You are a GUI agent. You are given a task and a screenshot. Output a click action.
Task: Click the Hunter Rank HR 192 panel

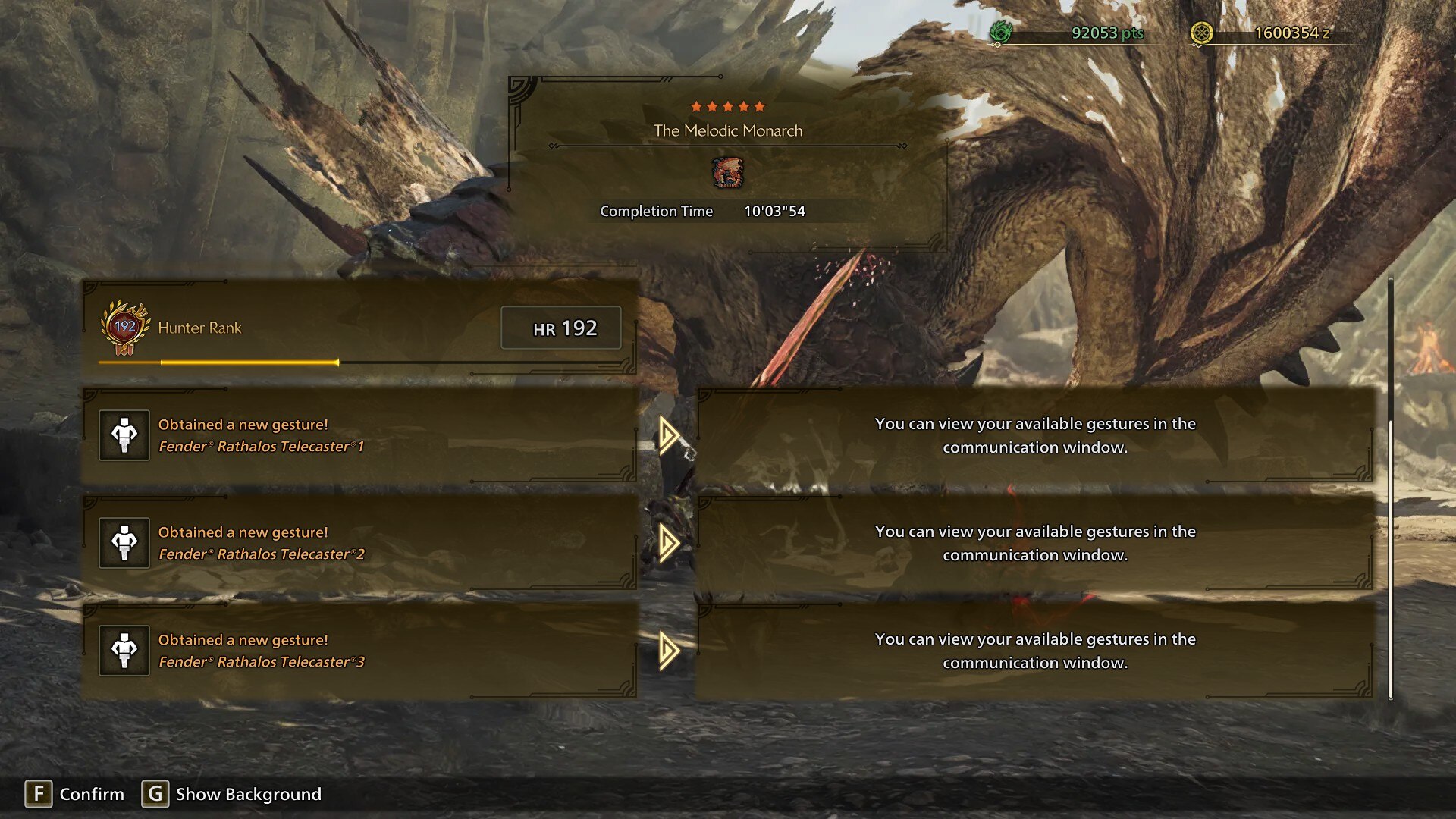(x=359, y=328)
